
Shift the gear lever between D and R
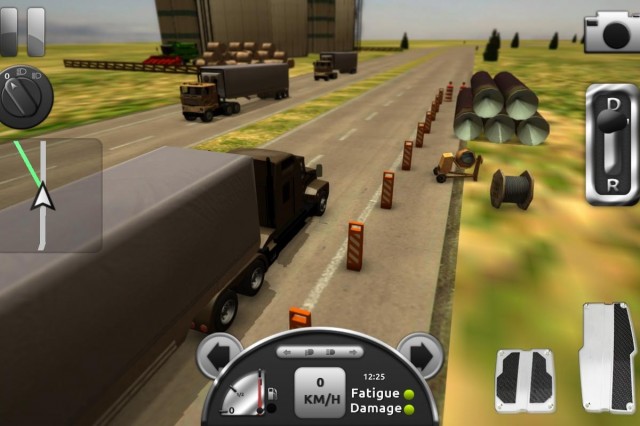click(612, 144)
